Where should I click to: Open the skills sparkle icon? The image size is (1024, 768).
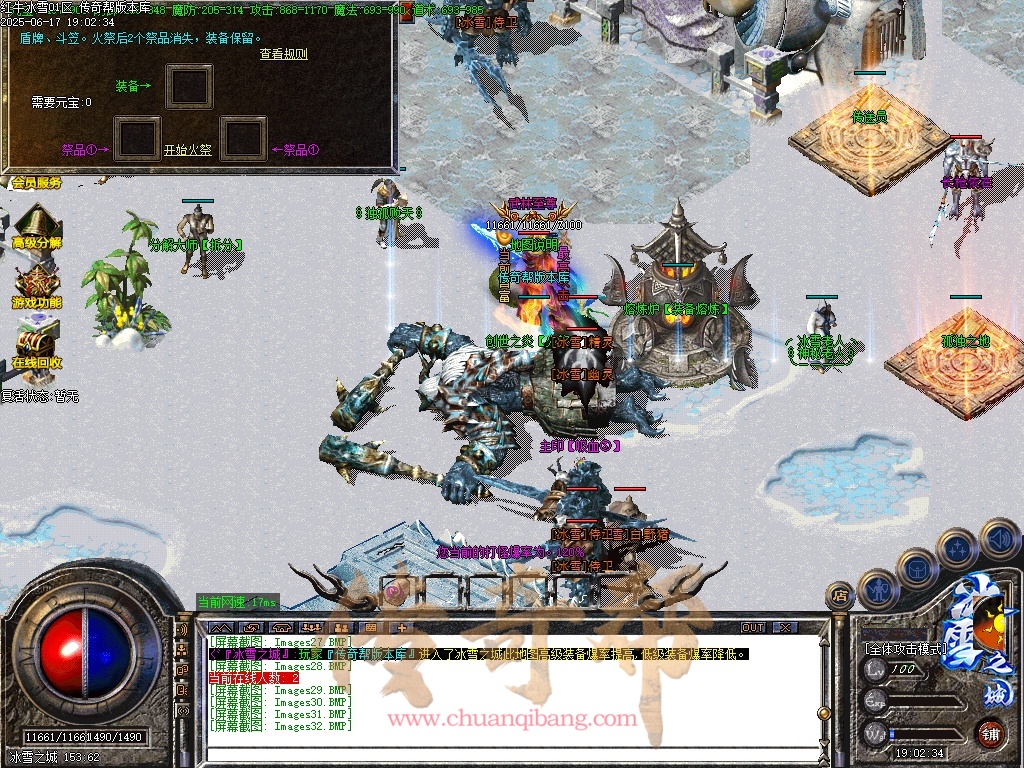(957, 549)
